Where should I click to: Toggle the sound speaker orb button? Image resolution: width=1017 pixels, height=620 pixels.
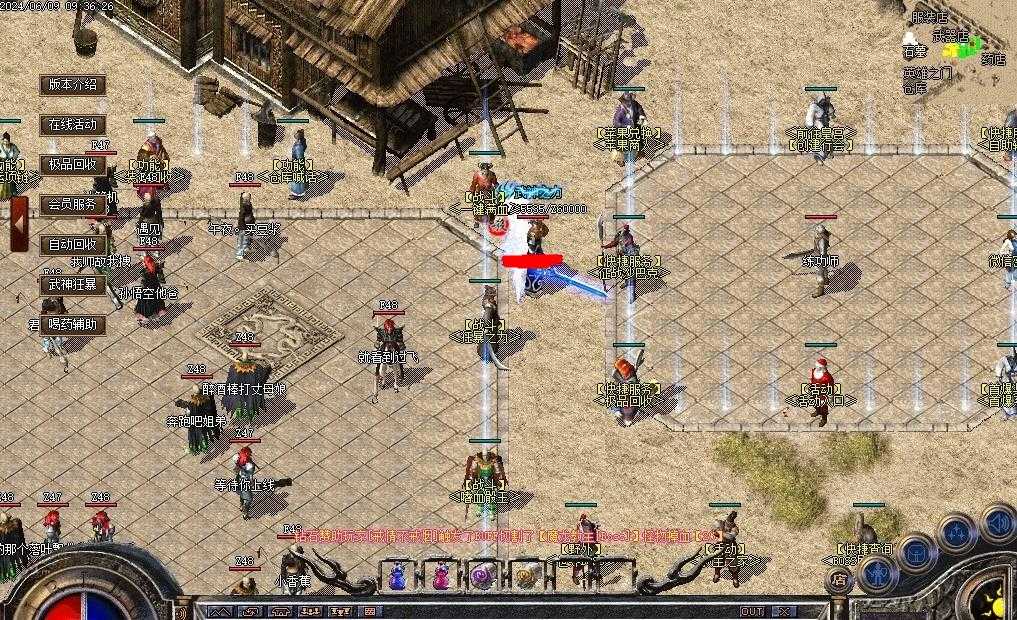pos(997,521)
